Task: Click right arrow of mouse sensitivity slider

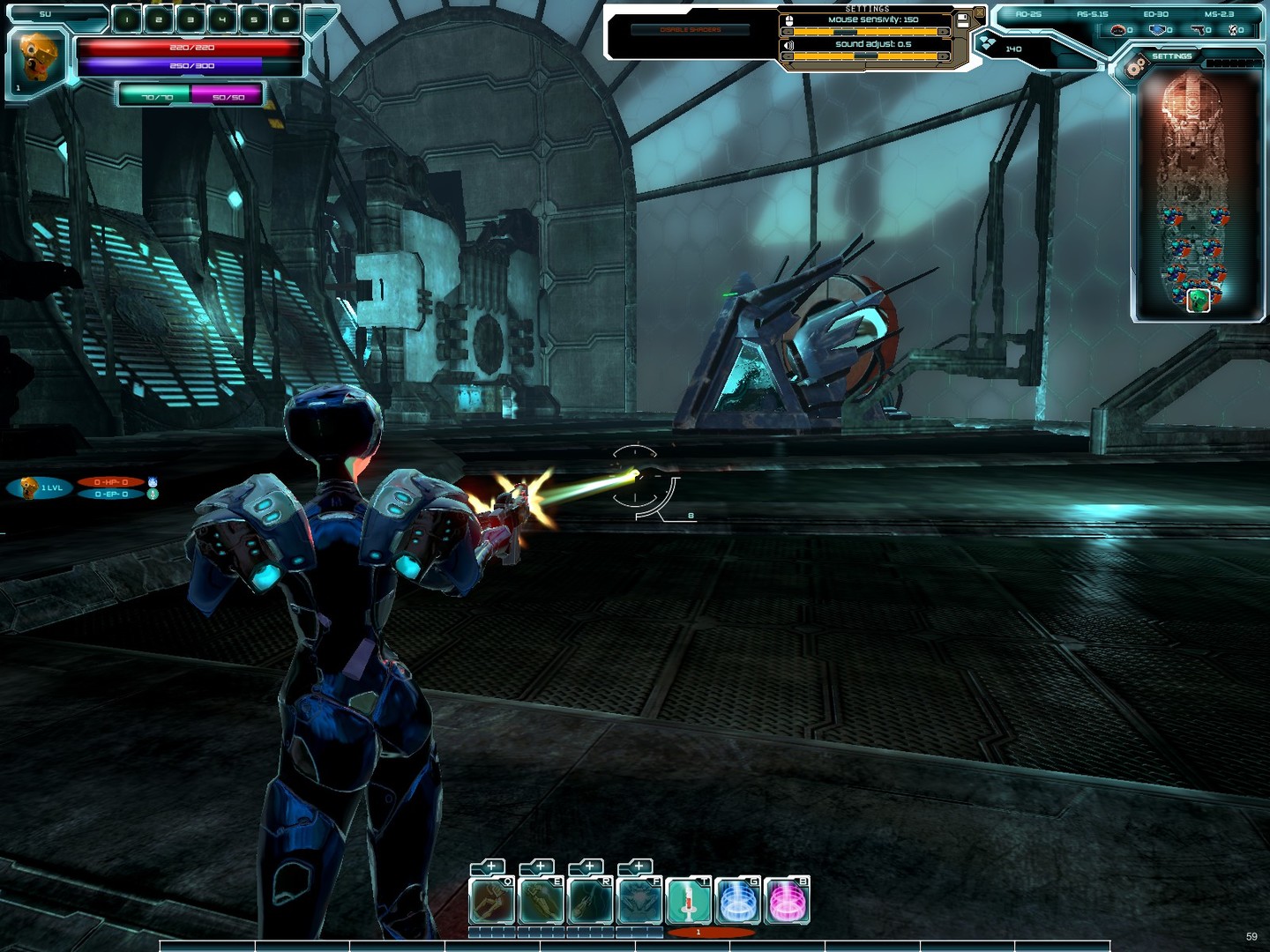Action: coord(943,32)
